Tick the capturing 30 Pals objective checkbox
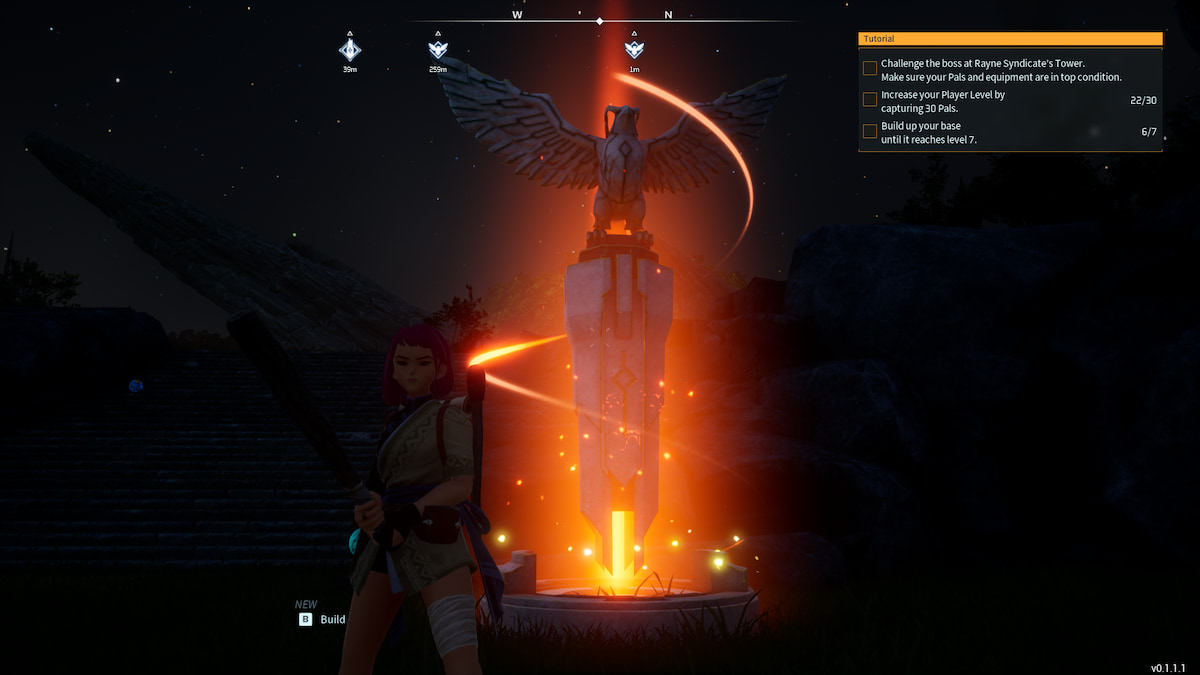 870,100
